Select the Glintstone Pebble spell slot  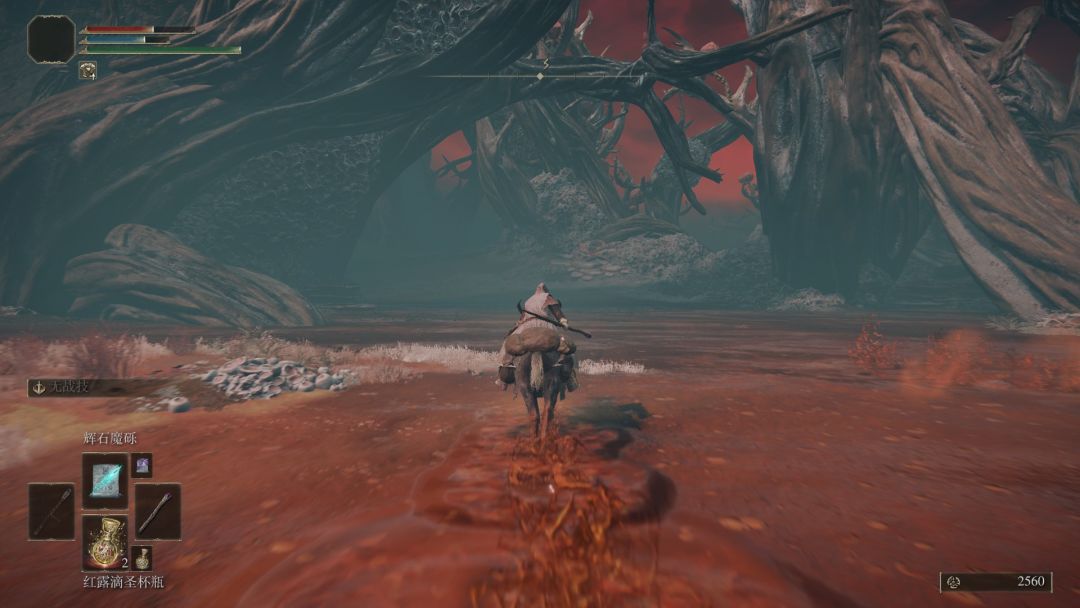pos(104,481)
